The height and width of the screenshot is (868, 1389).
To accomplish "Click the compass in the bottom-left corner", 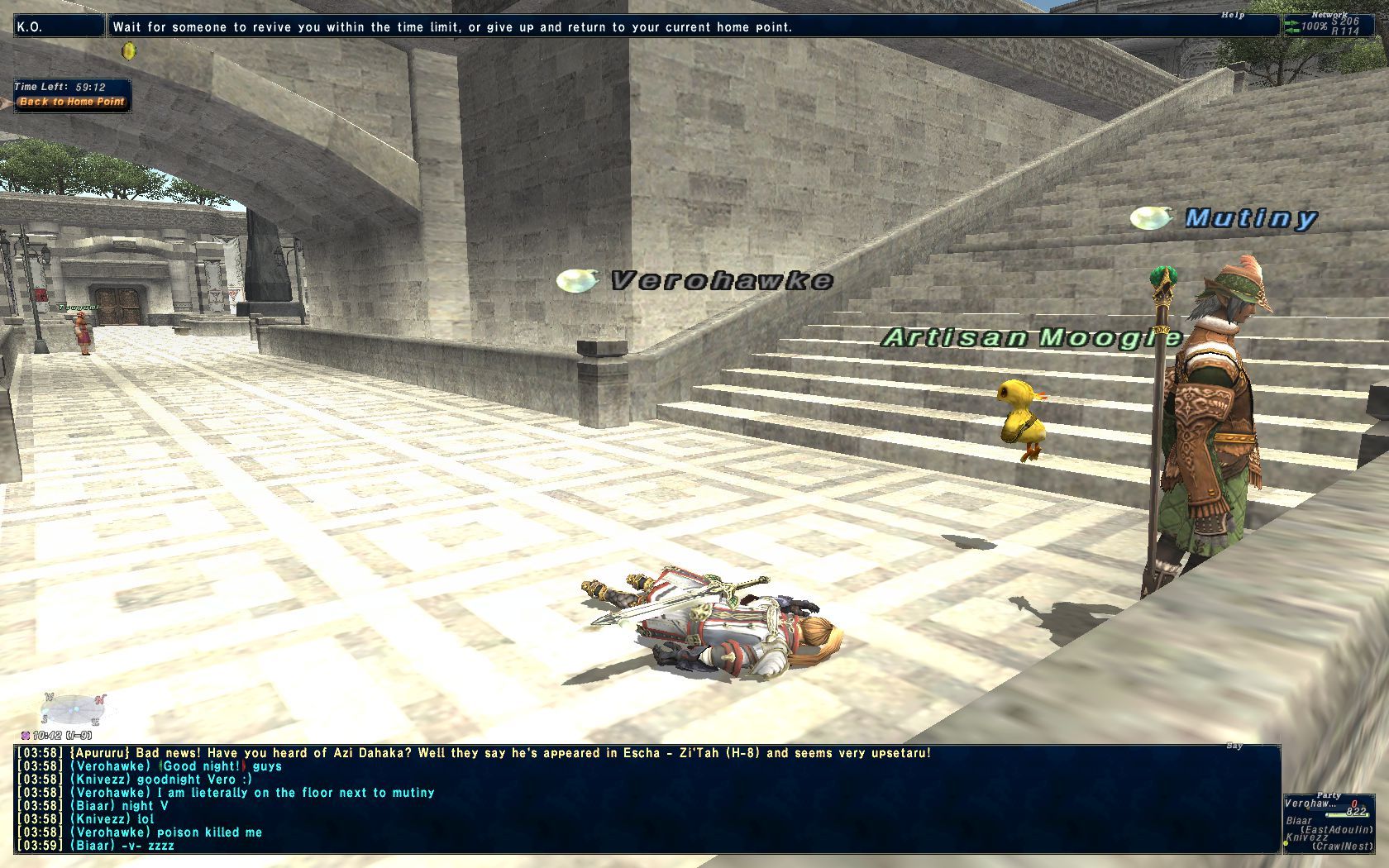I will pyautogui.click(x=74, y=709).
